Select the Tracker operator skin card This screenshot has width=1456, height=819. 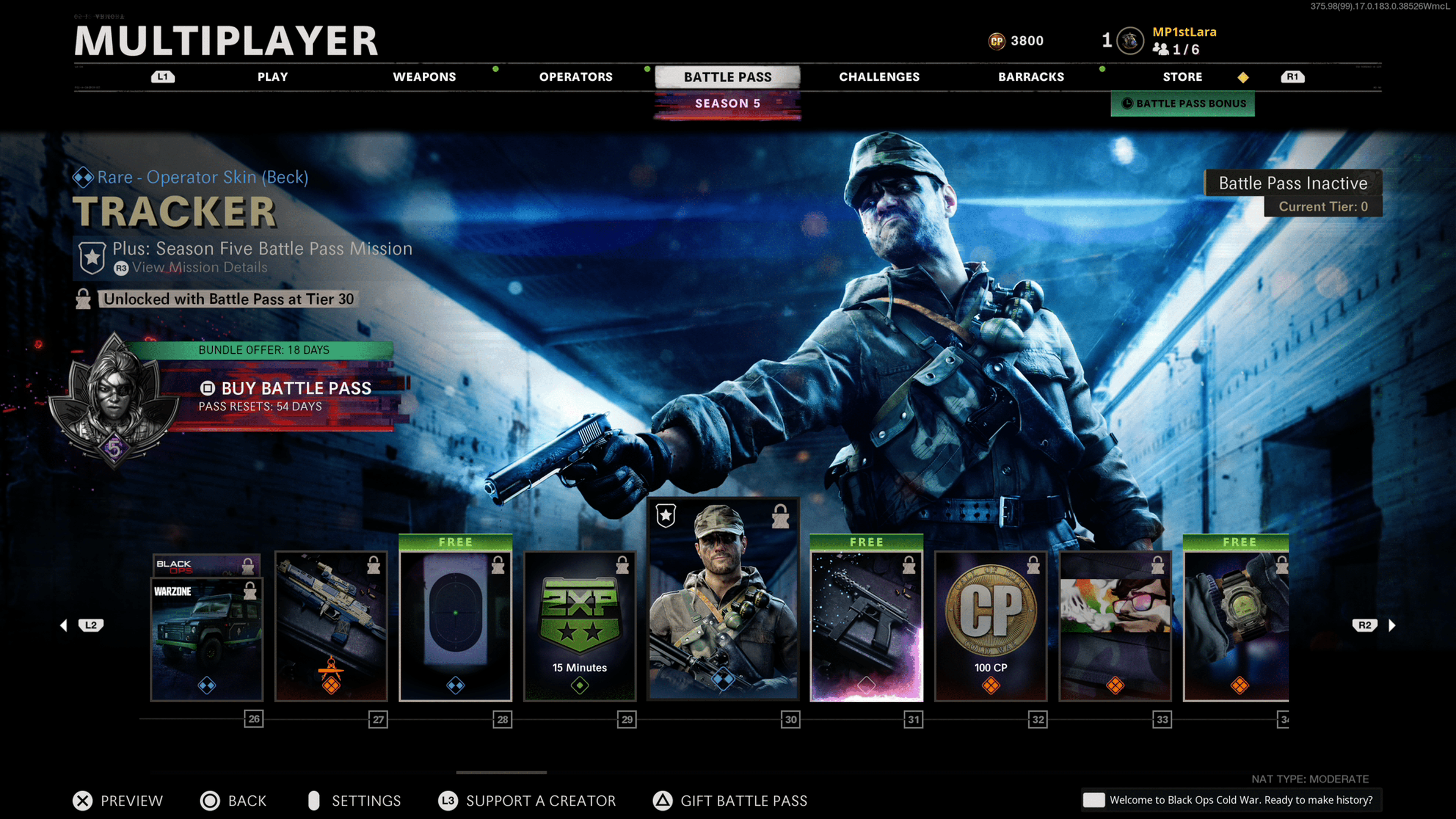[723, 599]
